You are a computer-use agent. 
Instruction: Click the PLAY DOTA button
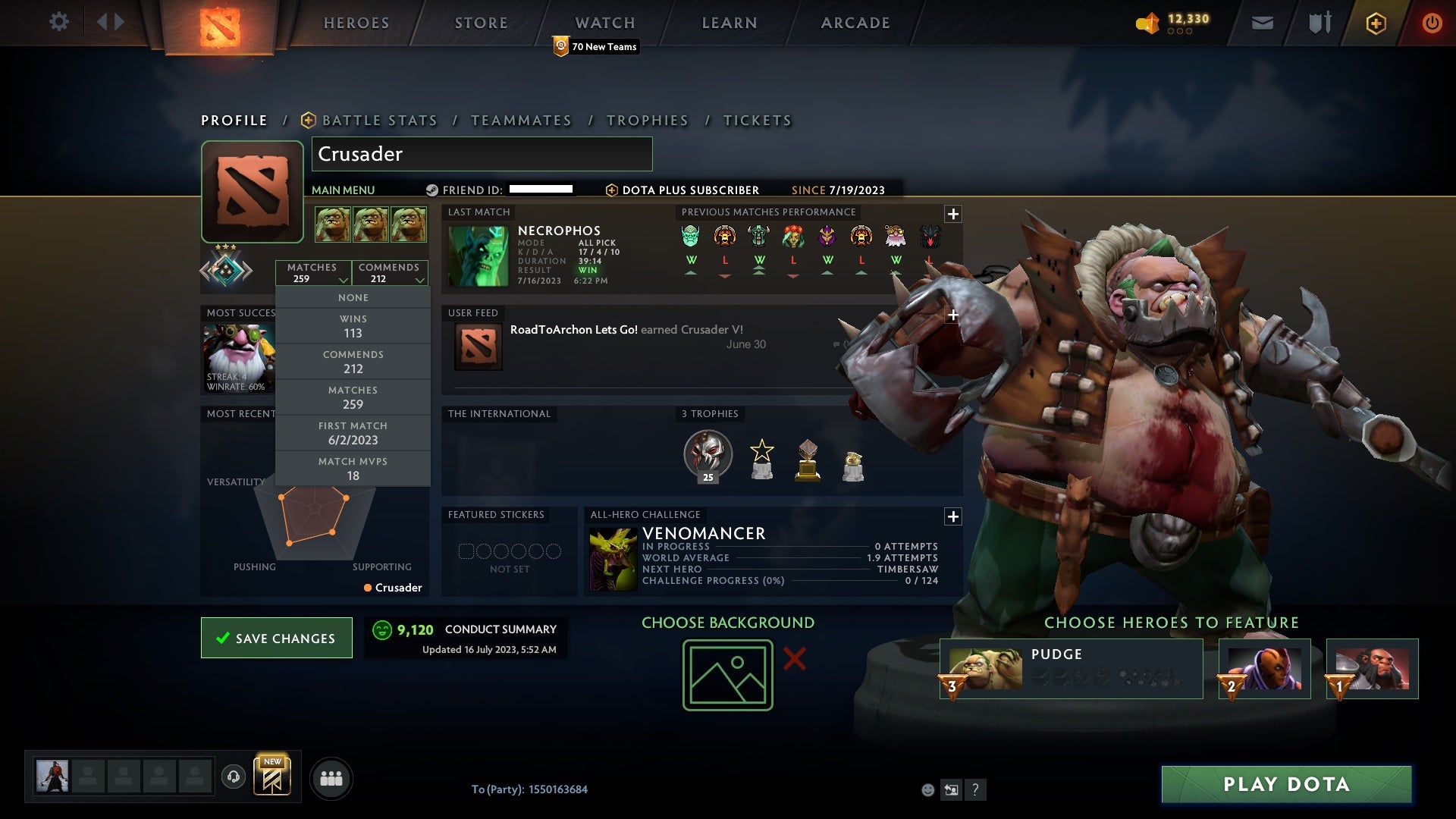pyautogui.click(x=1283, y=785)
